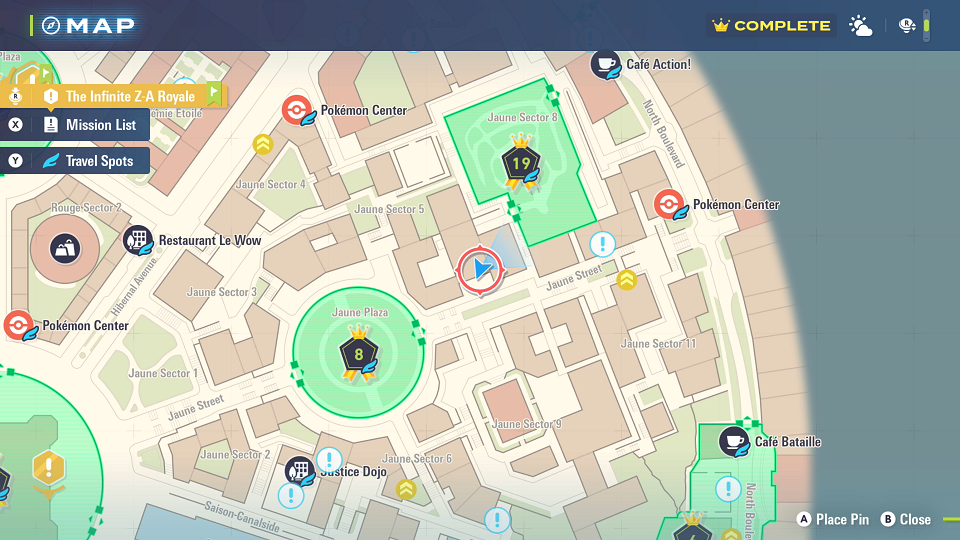
Task: Click the player location cursor on map
Action: pos(481,270)
